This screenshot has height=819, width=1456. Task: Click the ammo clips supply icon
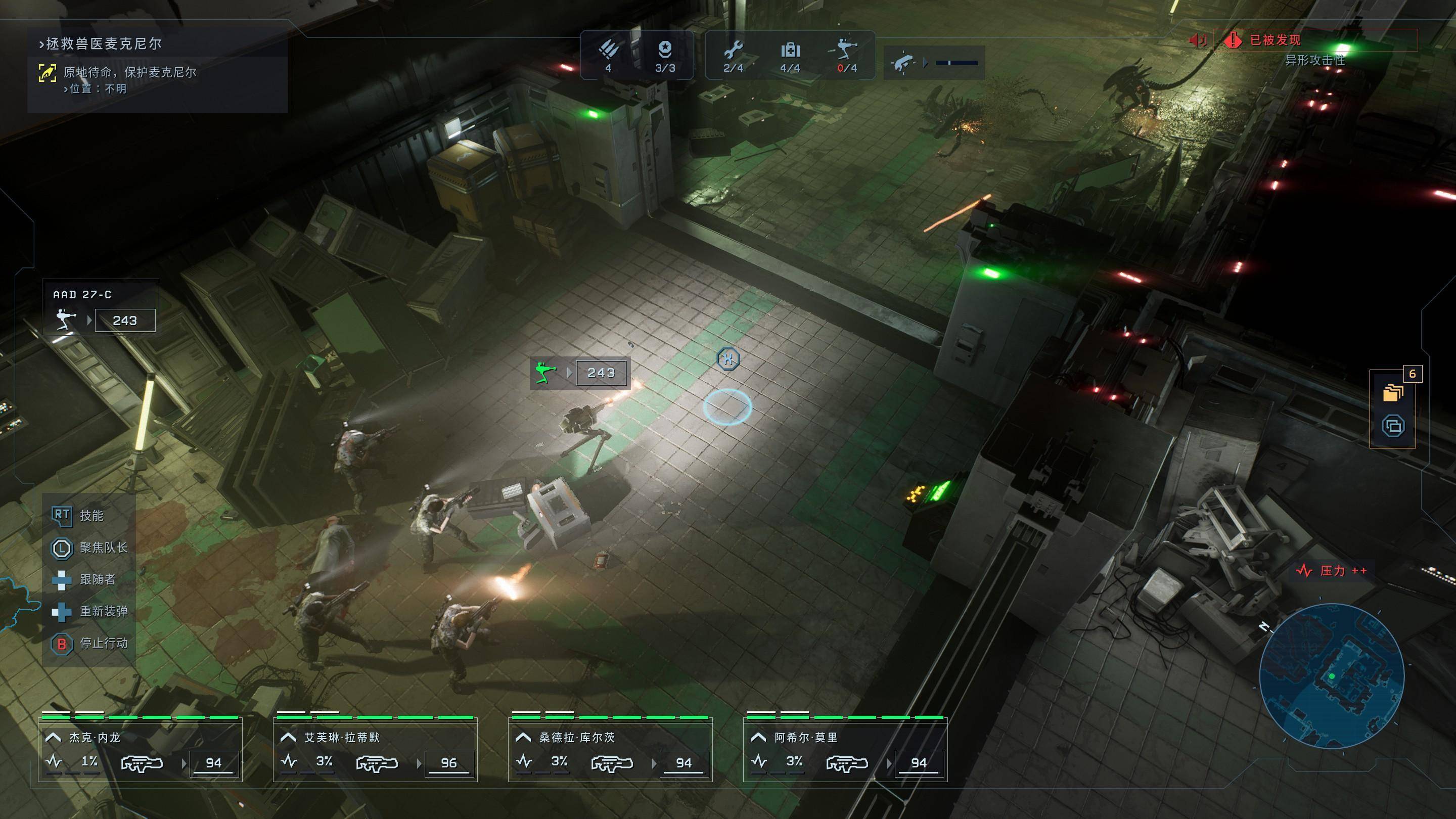tap(608, 51)
